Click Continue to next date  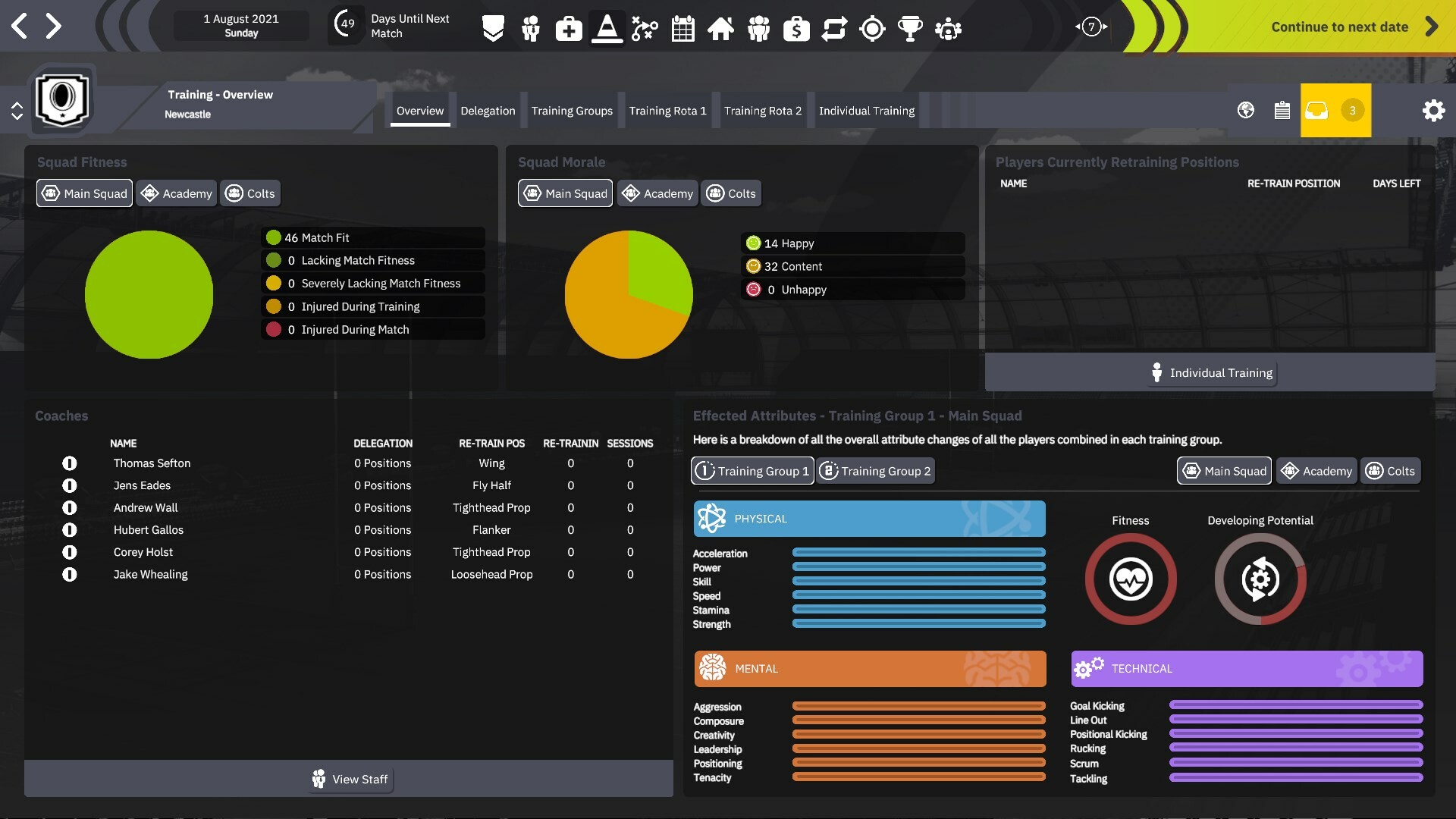click(x=1339, y=26)
